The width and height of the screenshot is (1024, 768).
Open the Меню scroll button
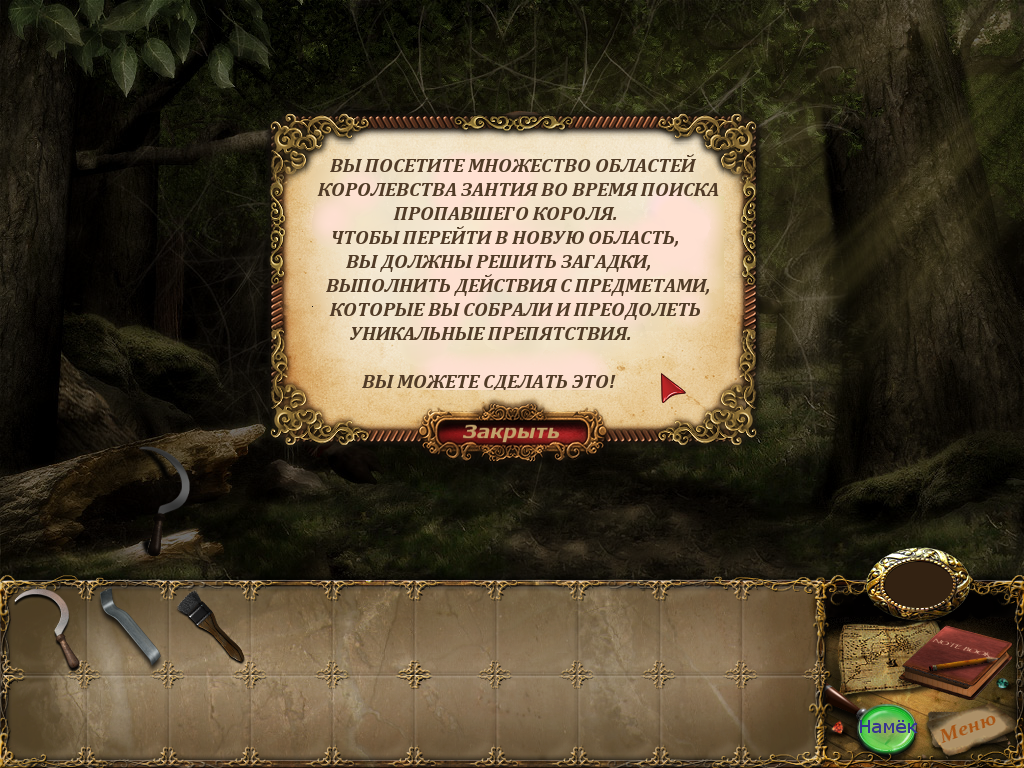coord(966,729)
